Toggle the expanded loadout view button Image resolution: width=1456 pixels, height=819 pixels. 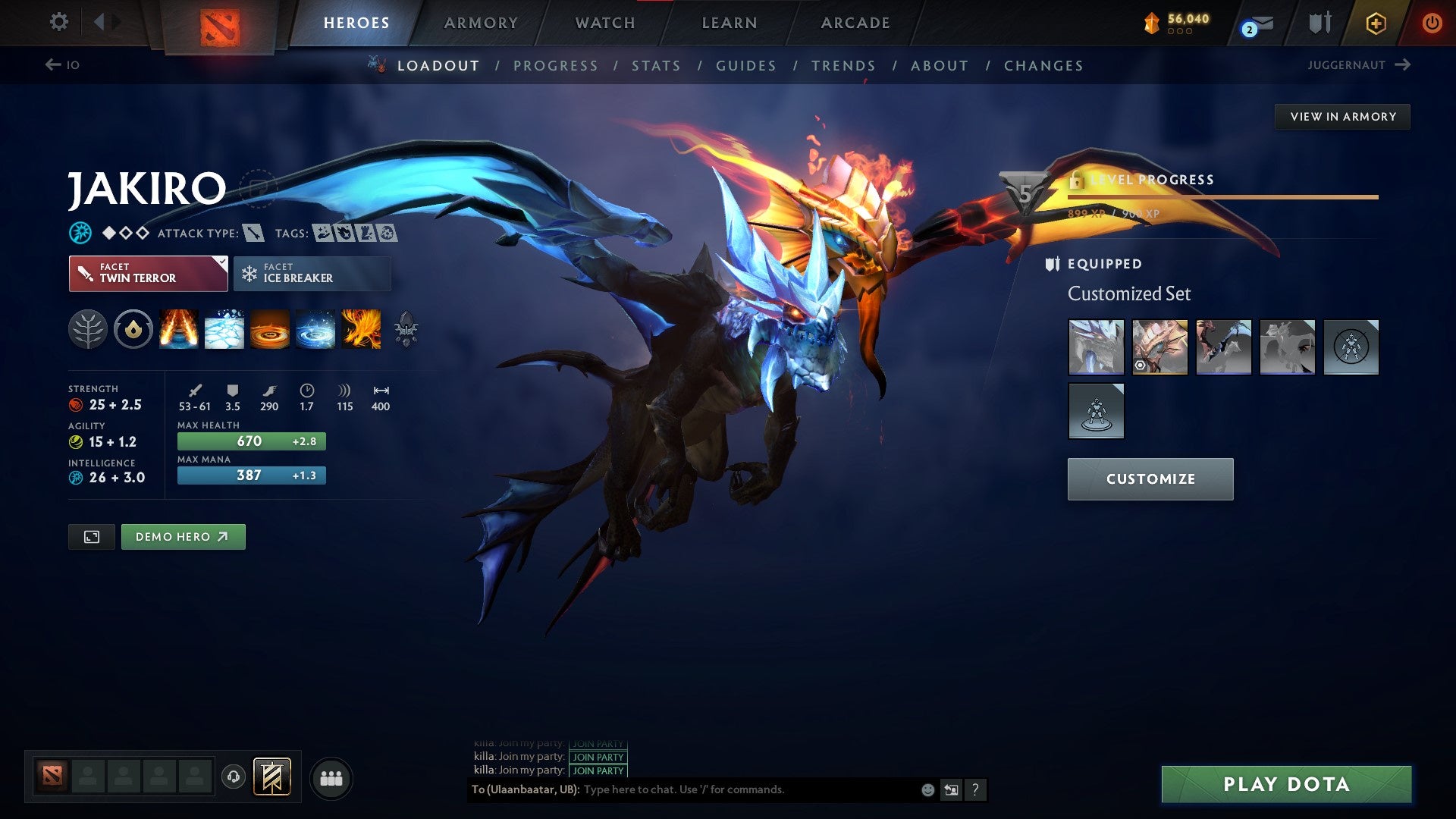pyautogui.click(x=90, y=536)
